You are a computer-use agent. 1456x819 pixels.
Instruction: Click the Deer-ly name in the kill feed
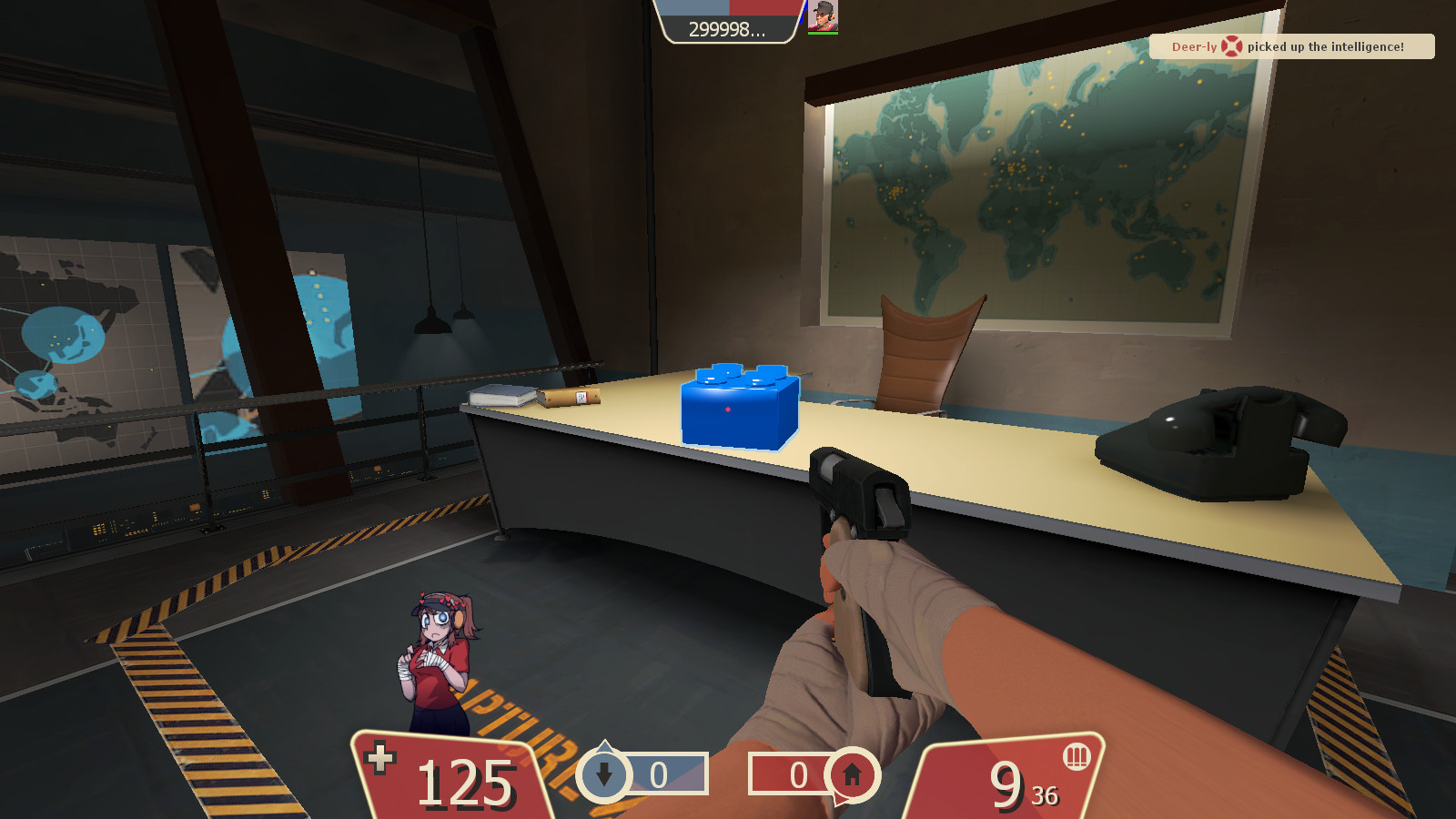(1195, 47)
